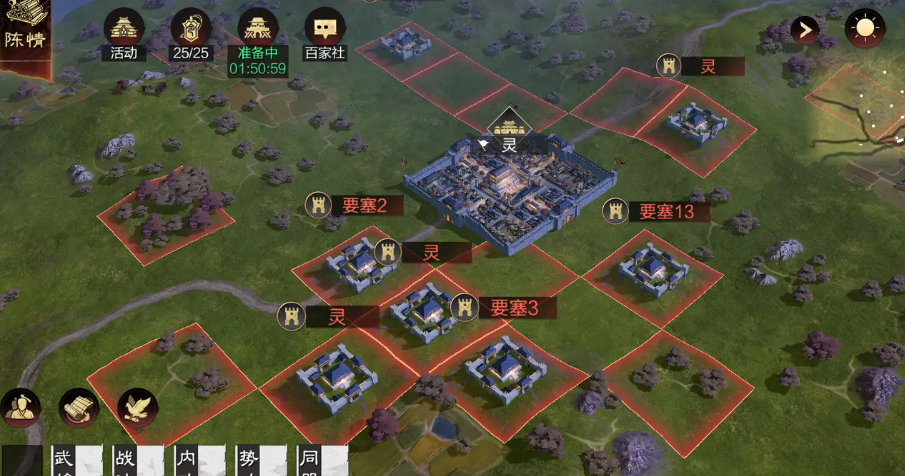
Task: Select the 要塞2 fortress label
Action: [356, 205]
